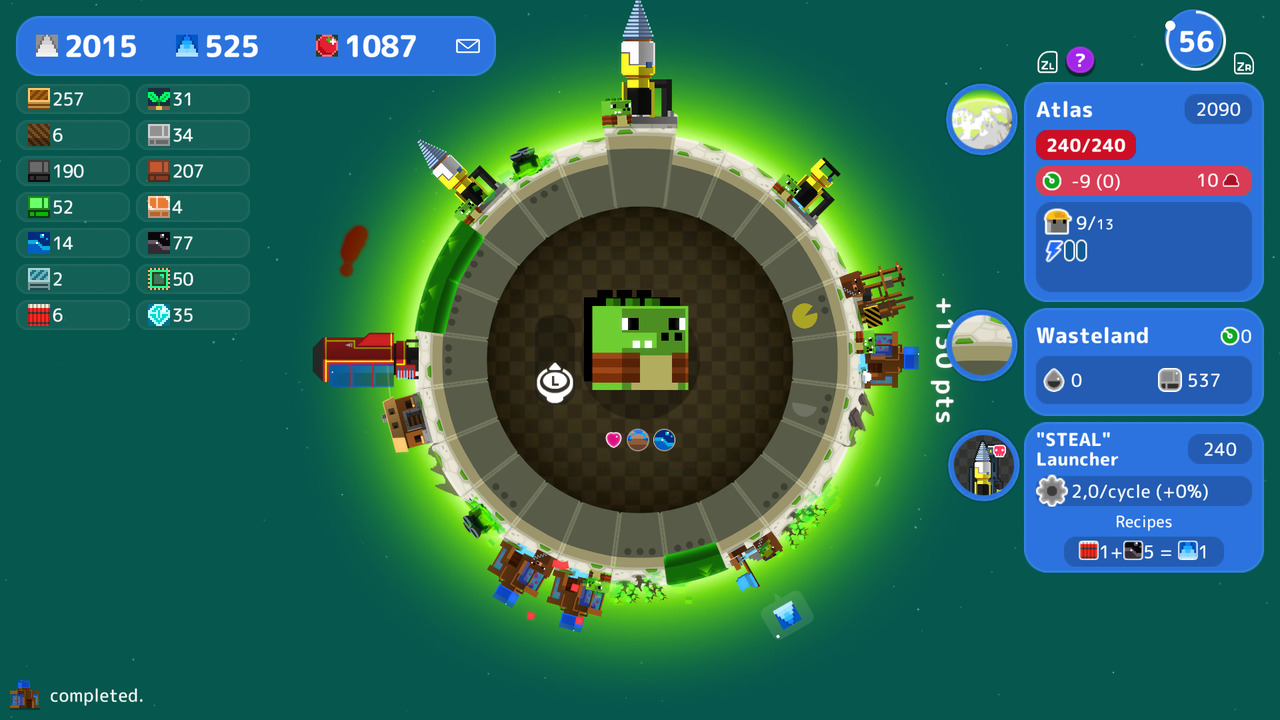Screen dimensions: 1280x720
Task: Click the 240/240 population badge on Atlas
Action: [1085, 144]
